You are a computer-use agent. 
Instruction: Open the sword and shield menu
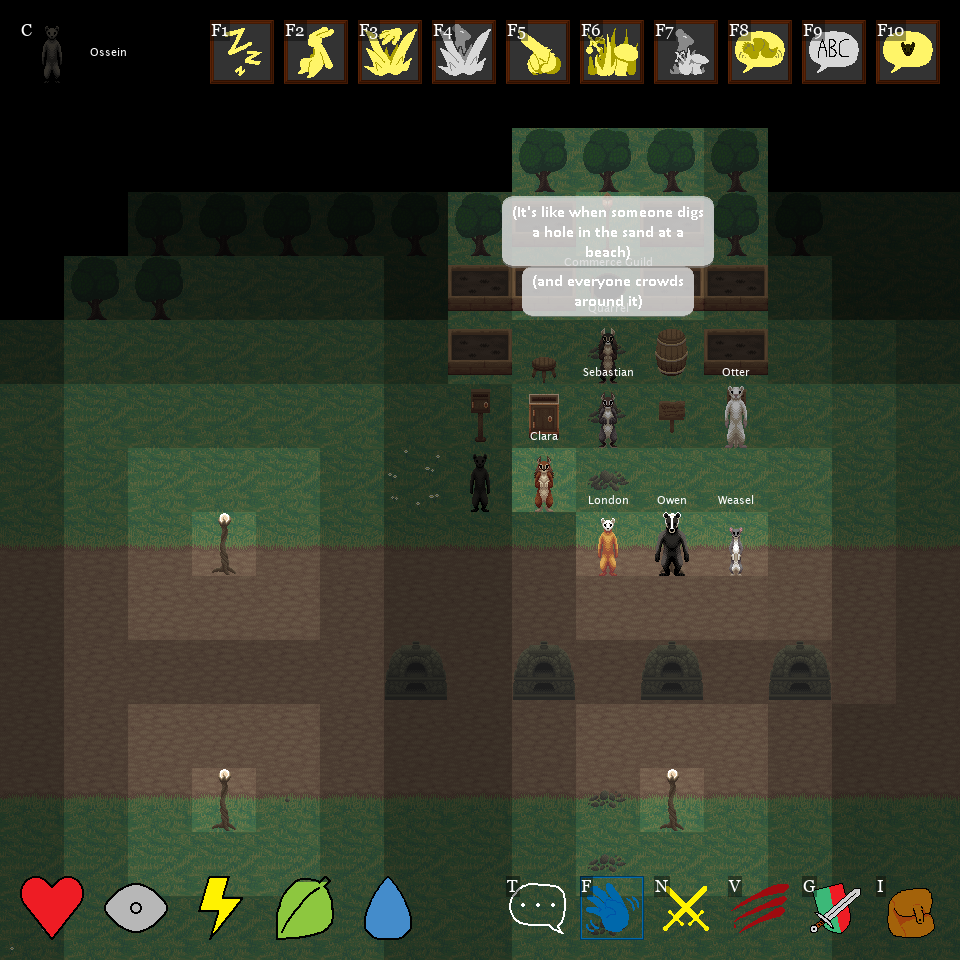point(834,908)
